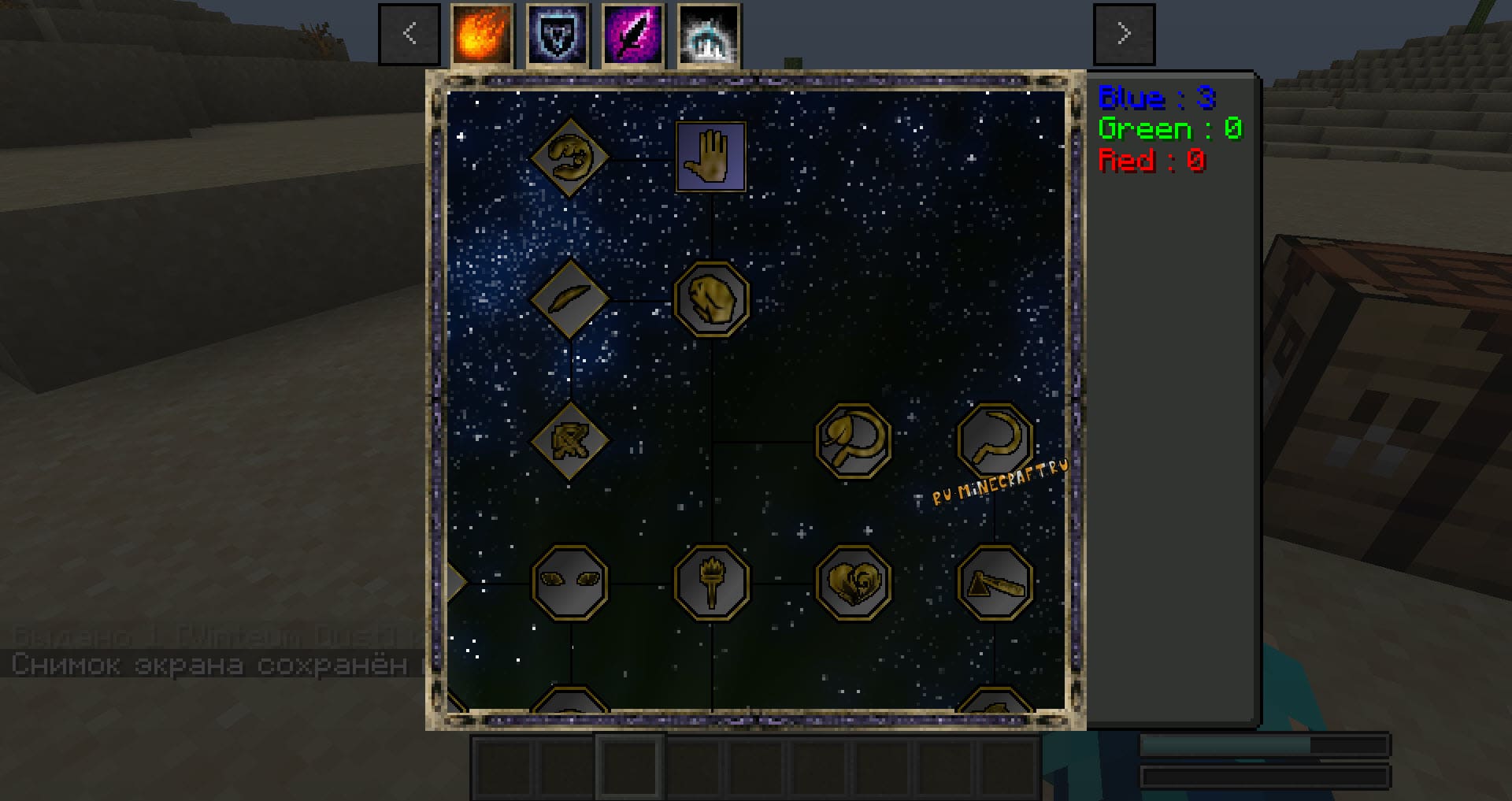
Task: Select the curved feather diamond skill
Action: pos(569,299)
